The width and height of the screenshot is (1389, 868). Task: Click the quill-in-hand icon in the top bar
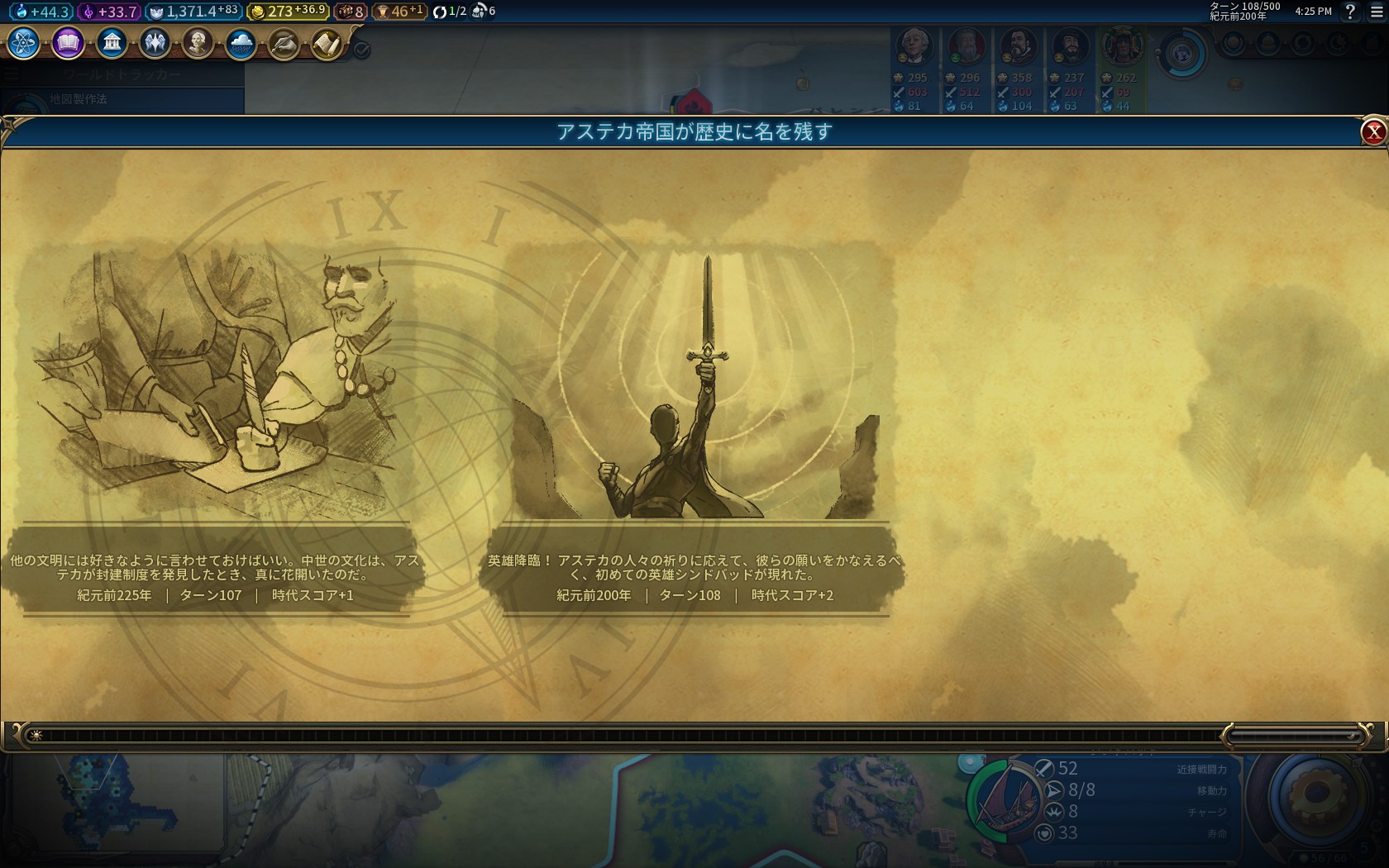[x=284, y=43]
